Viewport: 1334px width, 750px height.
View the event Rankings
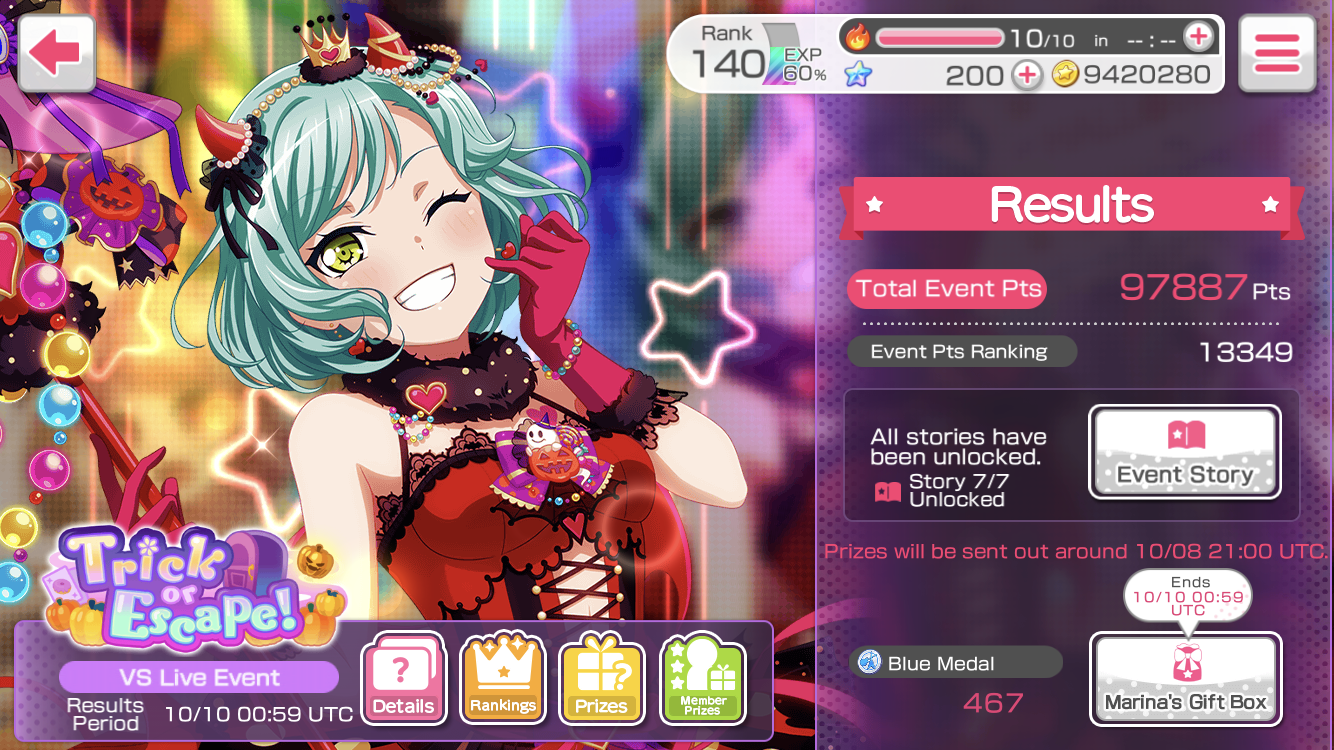[502, 680]
